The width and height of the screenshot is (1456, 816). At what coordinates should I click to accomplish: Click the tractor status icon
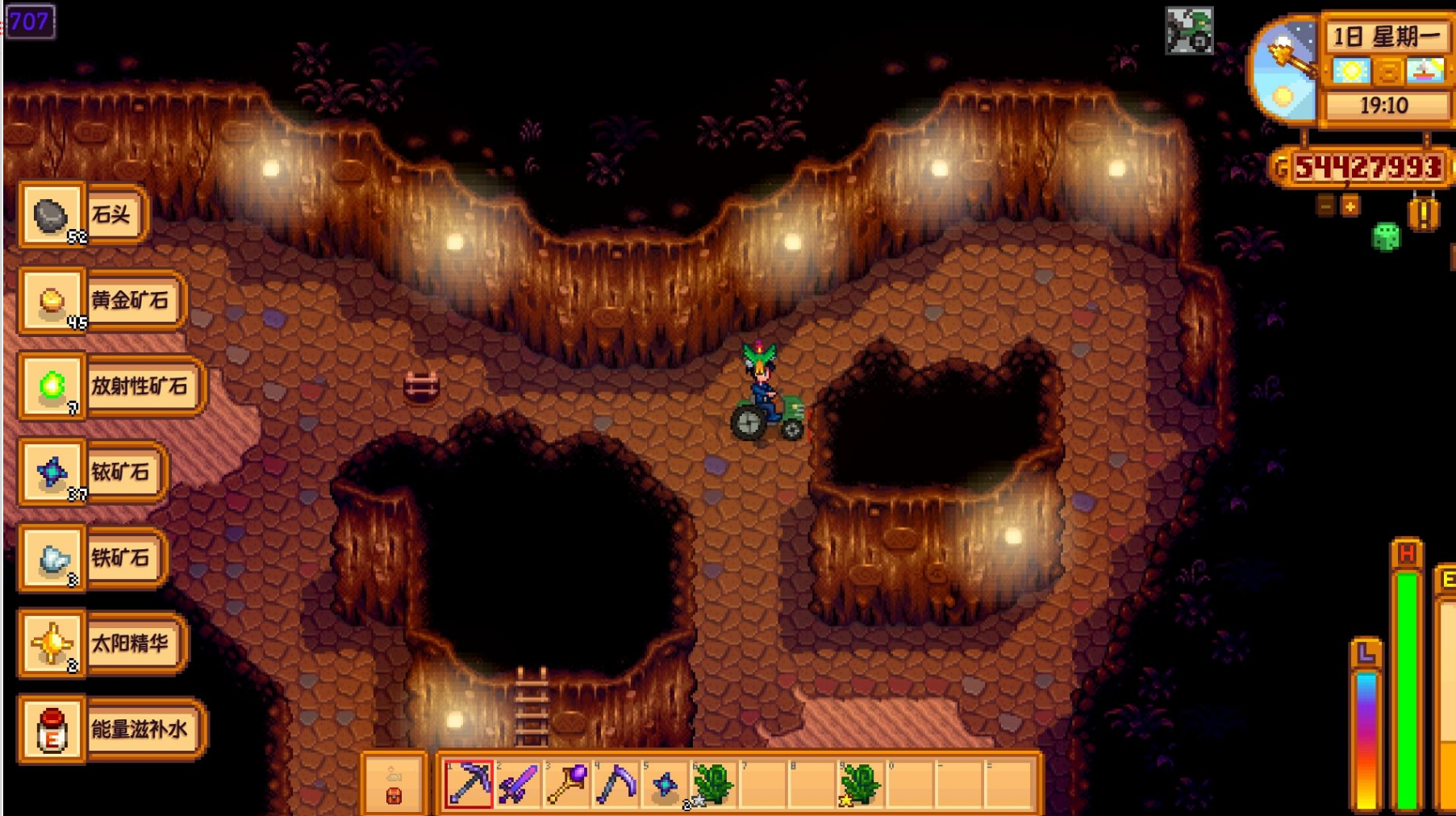tap(1189, 31)
